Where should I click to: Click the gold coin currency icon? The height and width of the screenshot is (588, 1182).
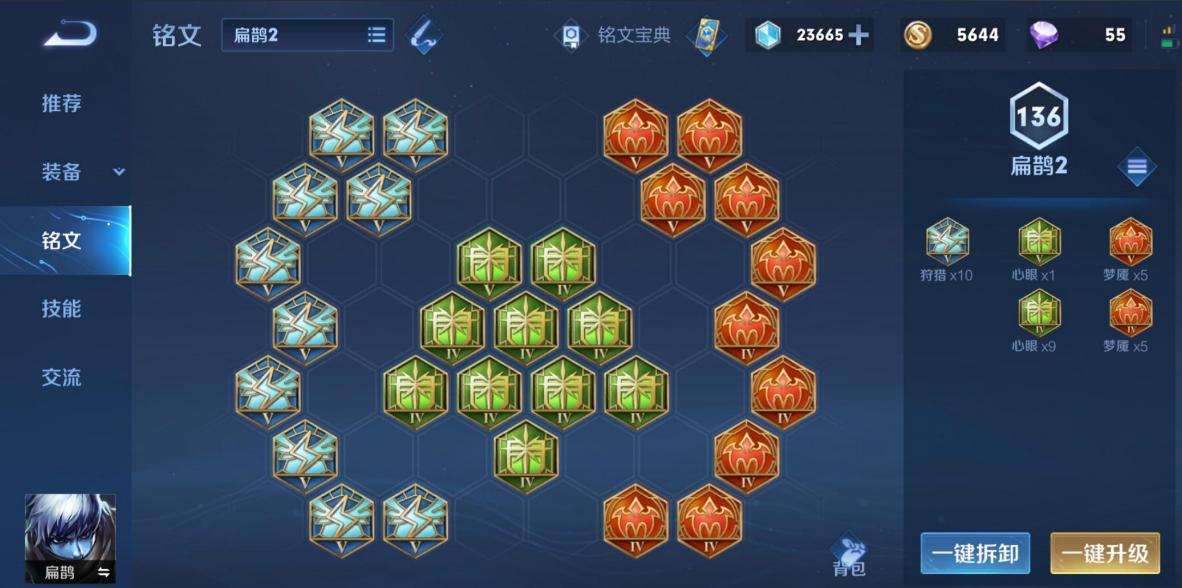pyautogui.click(x=917, y=36)
